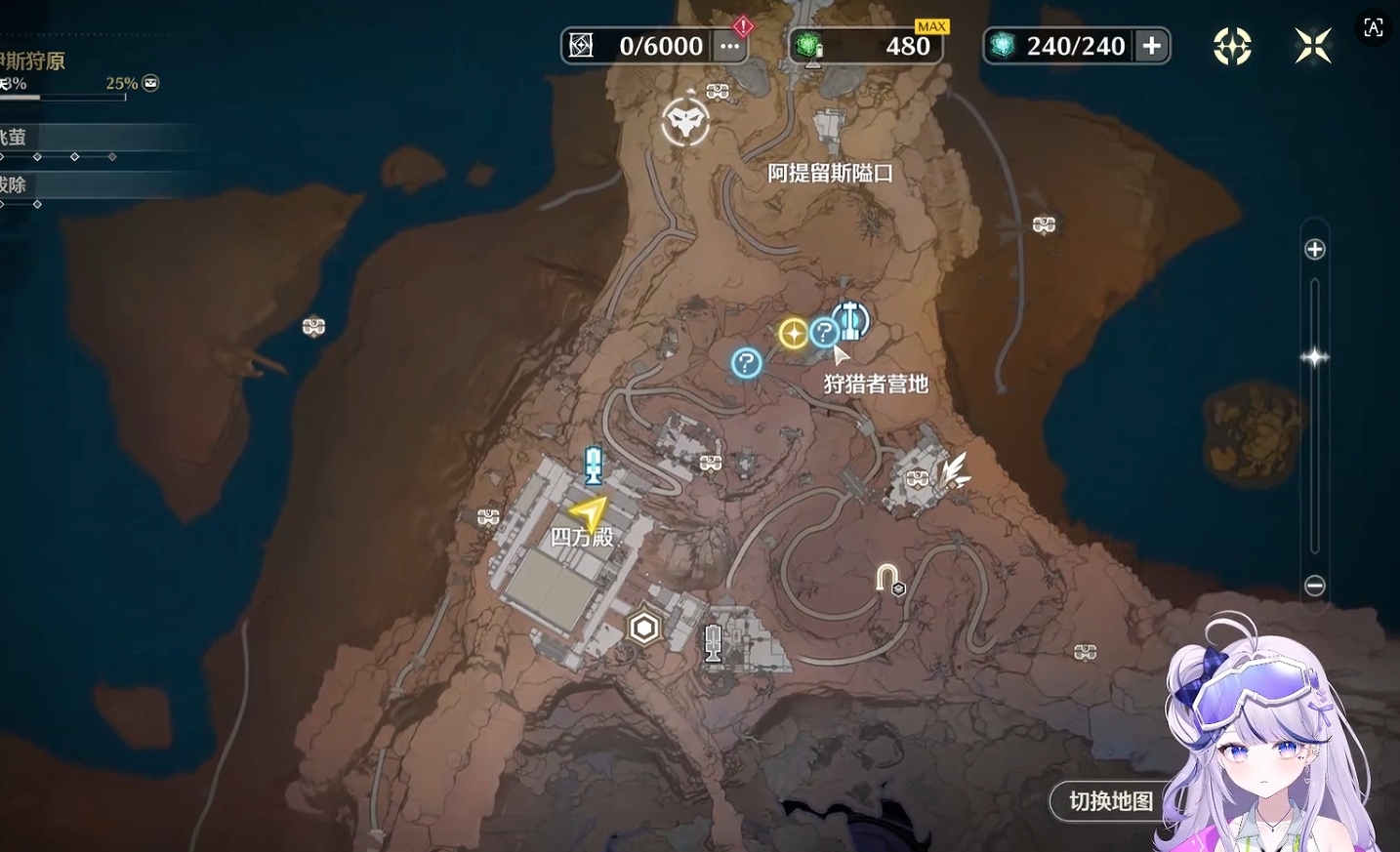The image size is (1400, 852).
Task: Add more waveplates with the plus button
Action: tap(1152, 46)
